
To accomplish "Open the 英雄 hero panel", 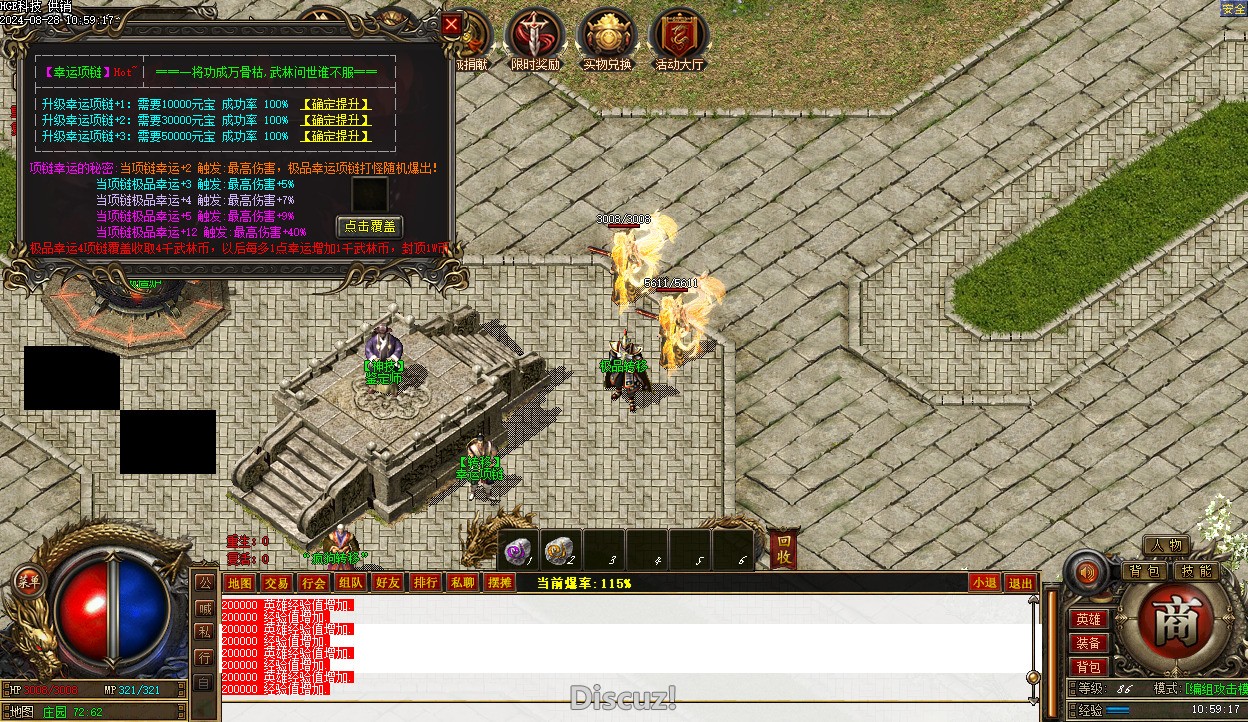I will (1089, 620).
